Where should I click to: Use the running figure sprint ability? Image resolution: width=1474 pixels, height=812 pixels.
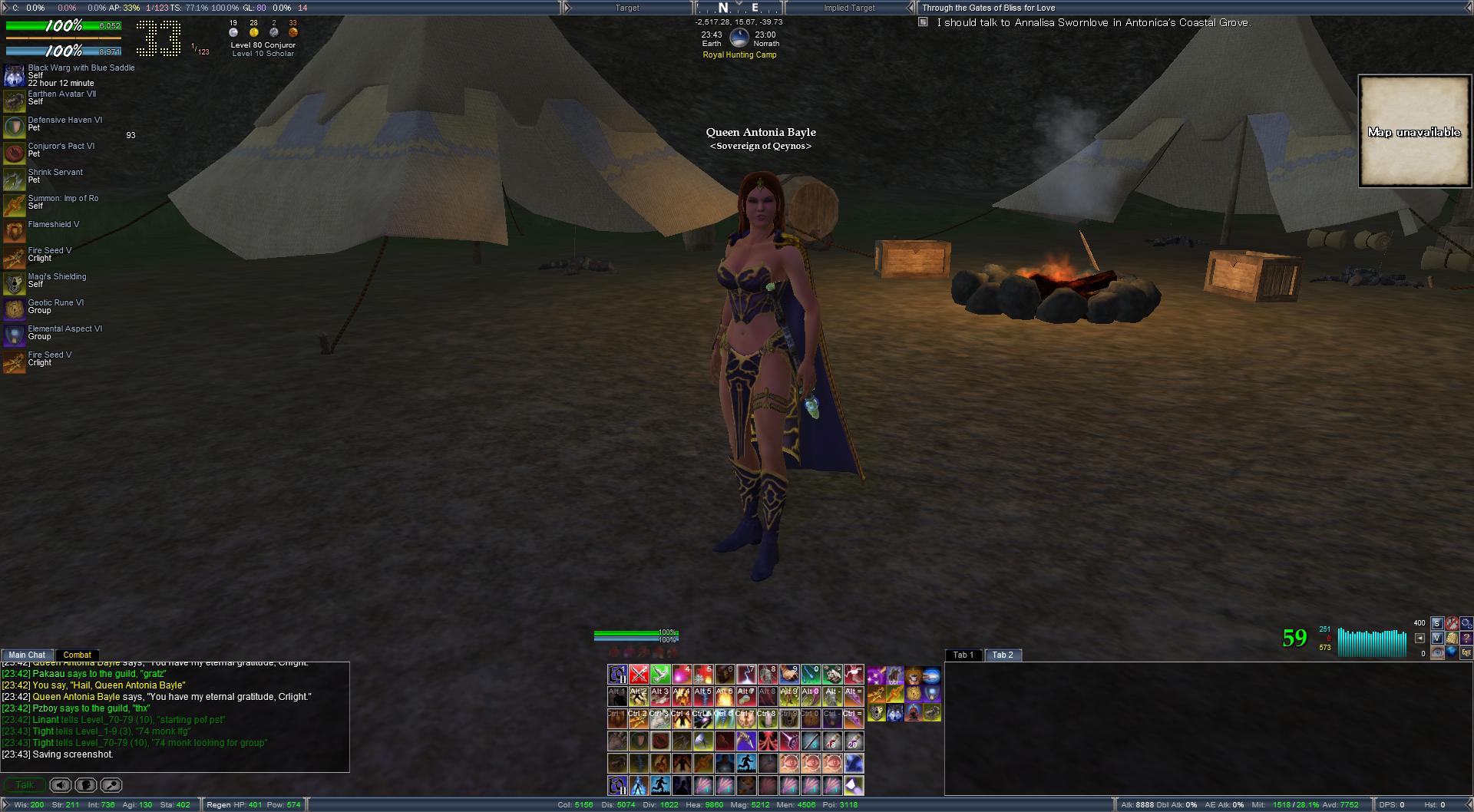(x=746, y=763)
